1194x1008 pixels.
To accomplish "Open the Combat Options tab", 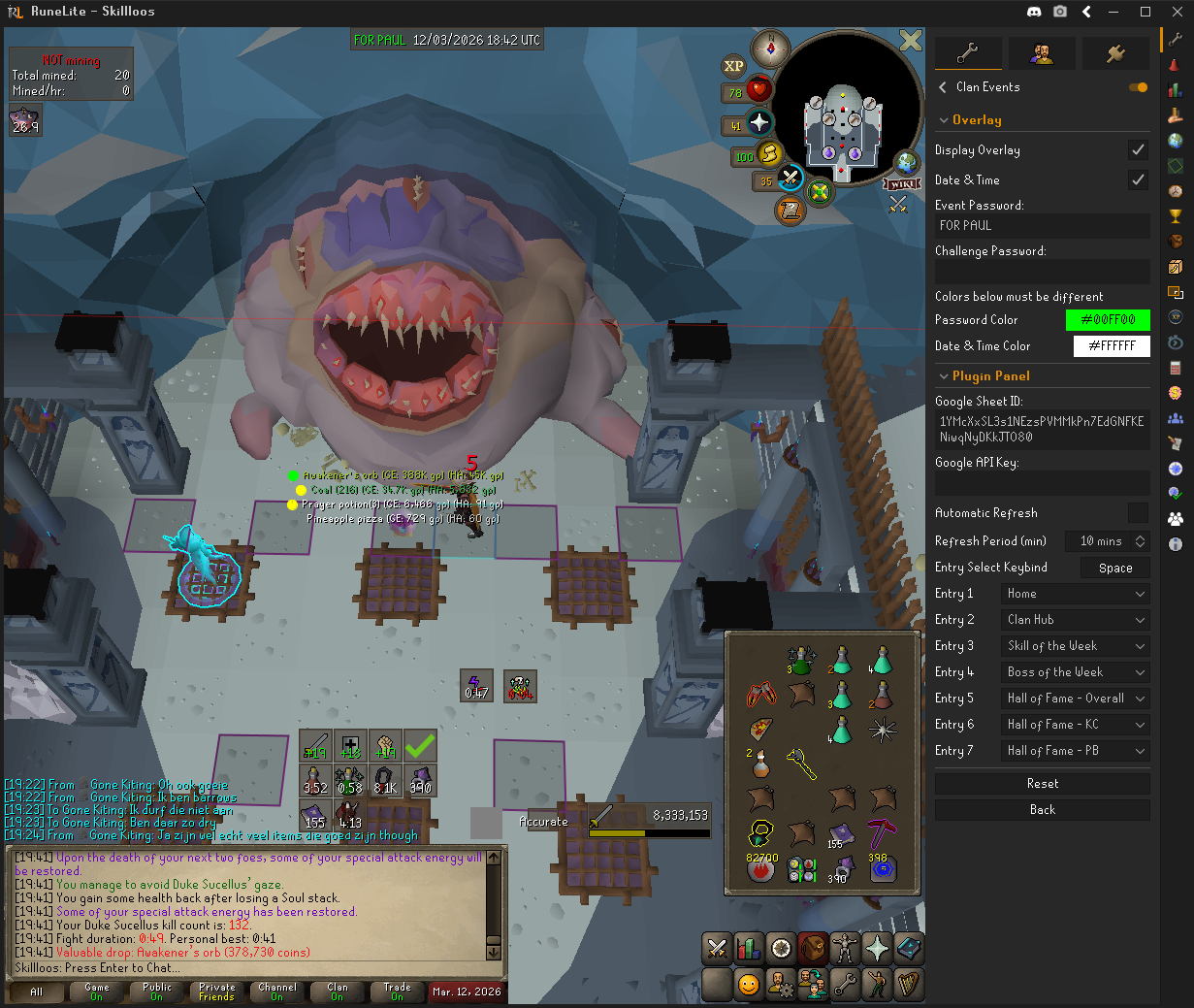I will pyautogui.click(x=717, y=949).
